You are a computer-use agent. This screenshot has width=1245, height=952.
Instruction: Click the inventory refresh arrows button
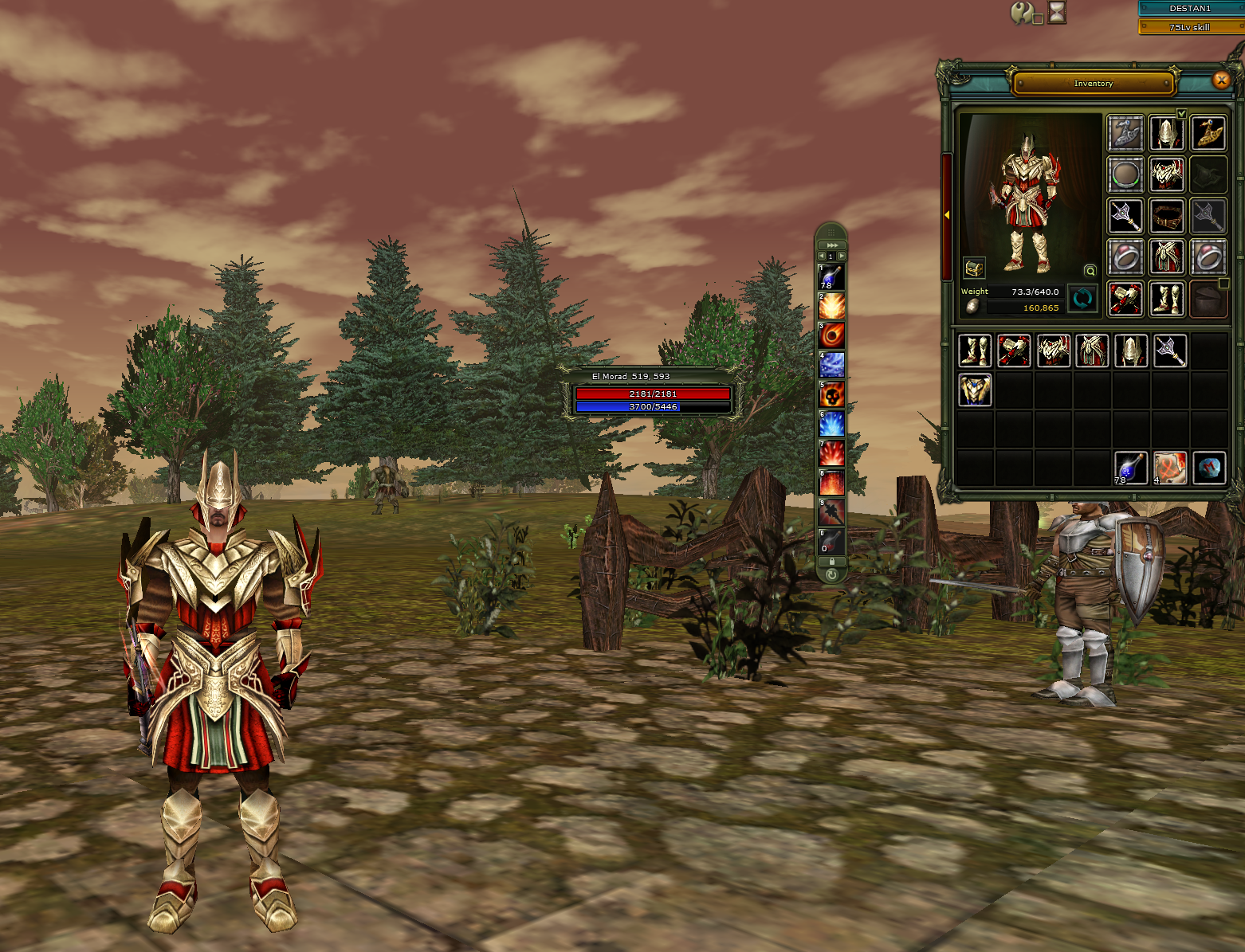pyautogui.click(x=1082, y=299)
